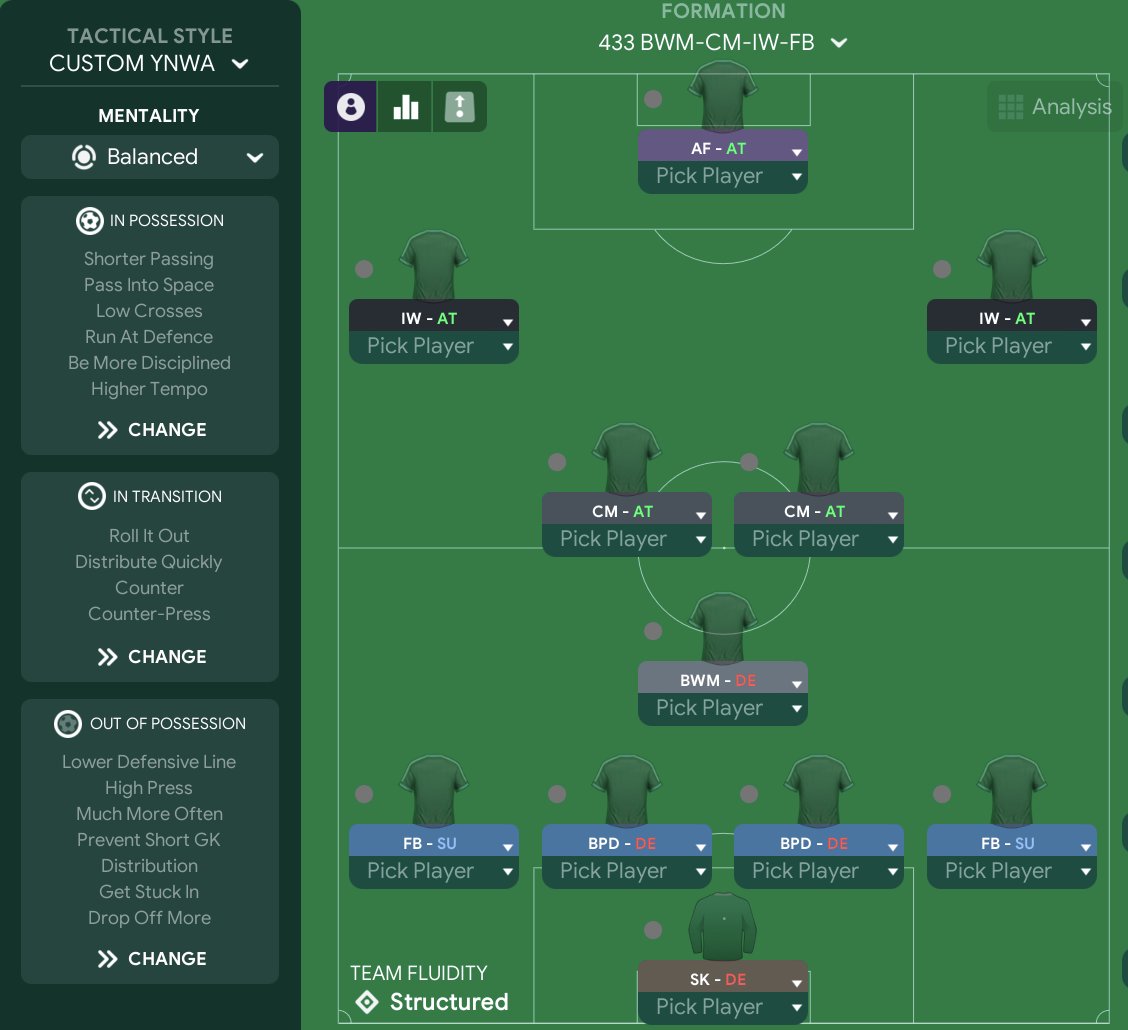Switch to the bar chart view
The height and width of the screenshot is (1030, 1128).
pyautogui.click(x=405, y=107)
